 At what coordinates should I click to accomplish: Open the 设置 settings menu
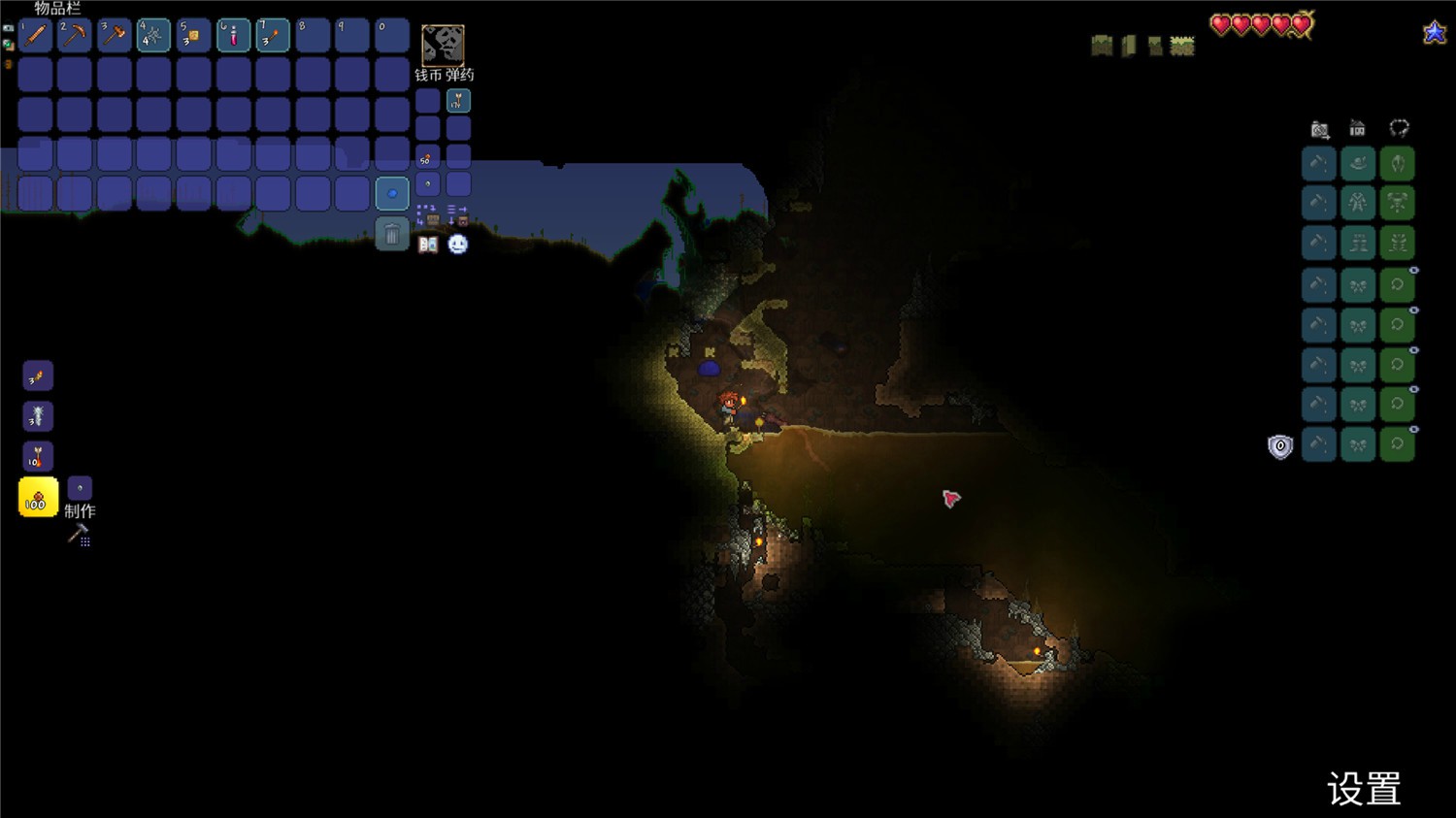(x=1364, y=789)
